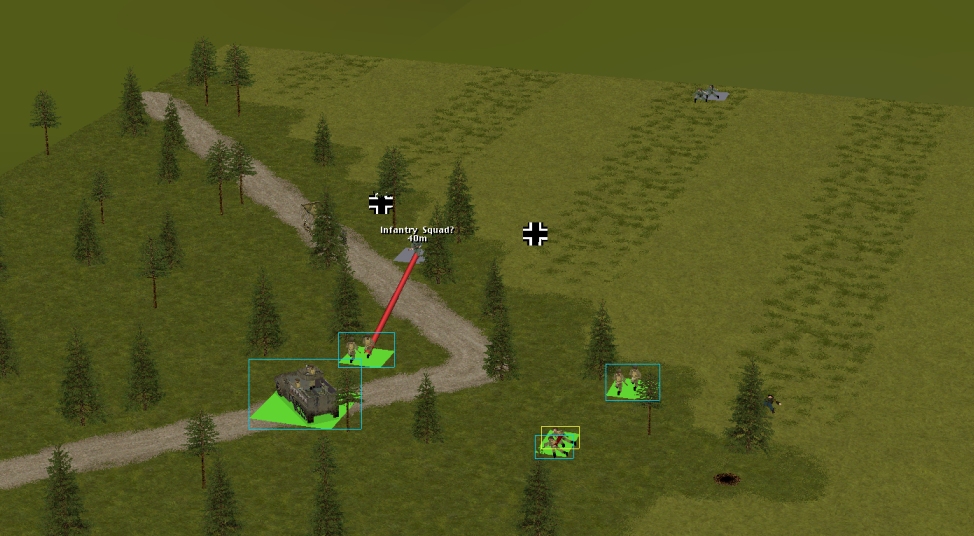Image resolution: width=974 pixels, height=536 pixels.
Task: Click the German cross marker in the open field
Action: 536,234
